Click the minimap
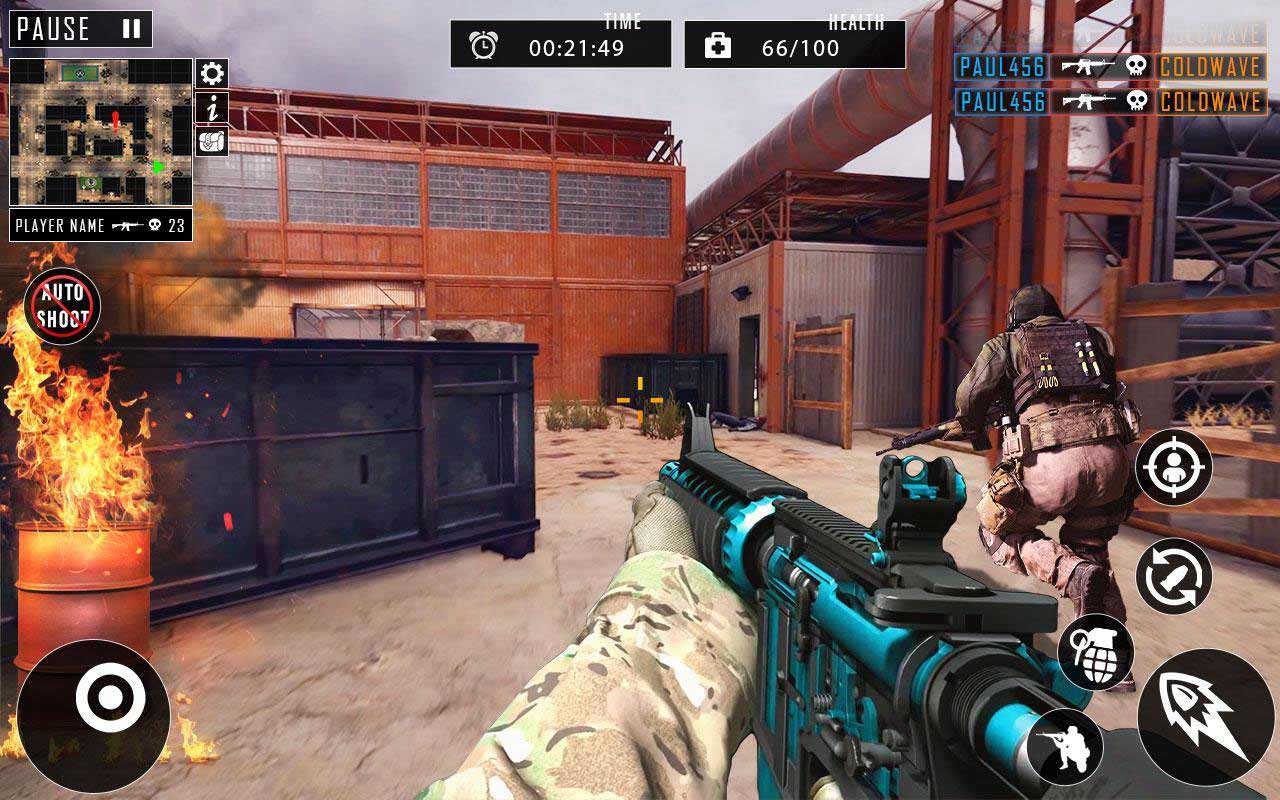 pyautogui.click(x=100, y=132)
